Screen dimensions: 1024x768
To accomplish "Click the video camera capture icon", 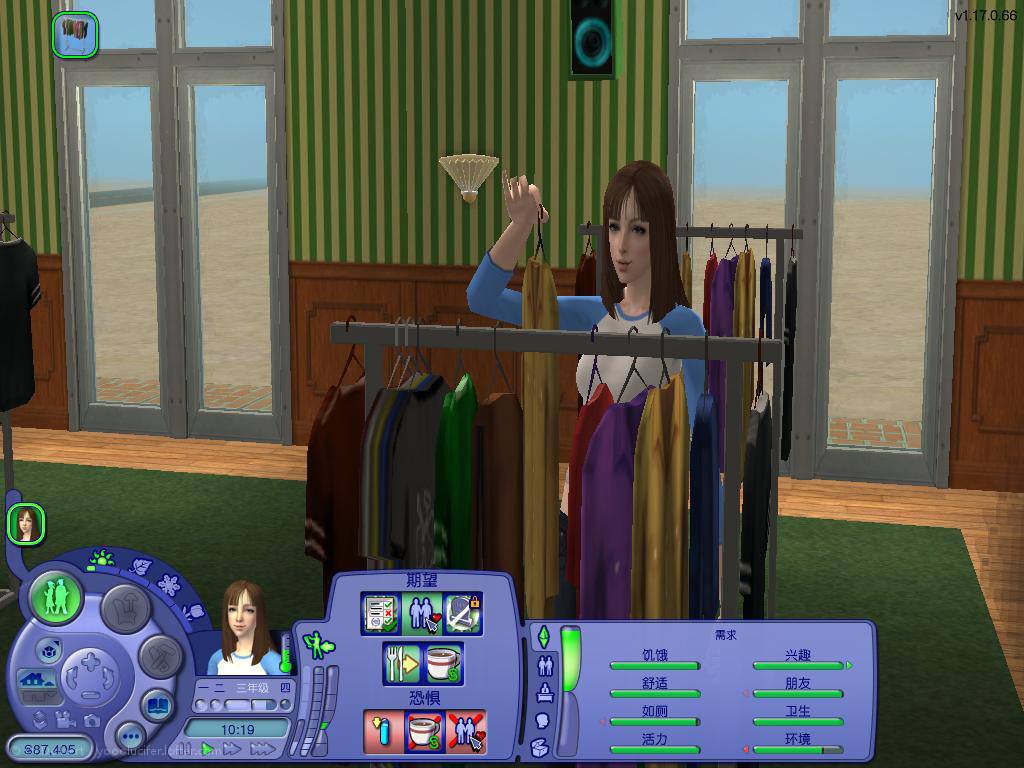I will [x=65, y=720].
